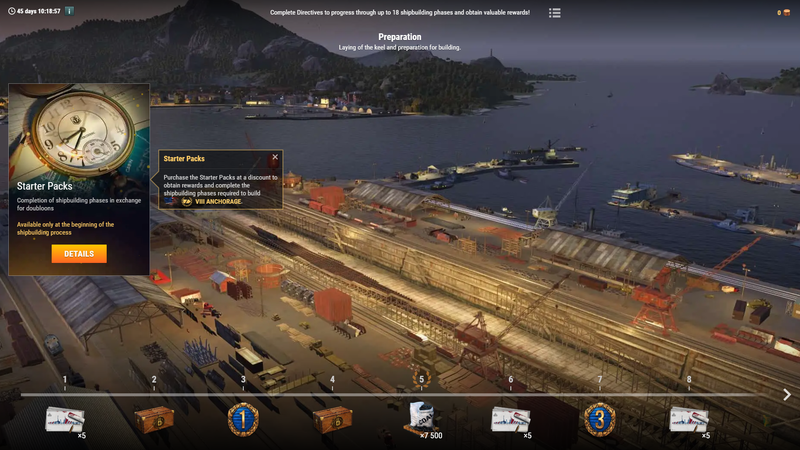Inspect the phase 2 container reward
Screen dimensions: 800x450
154,418
